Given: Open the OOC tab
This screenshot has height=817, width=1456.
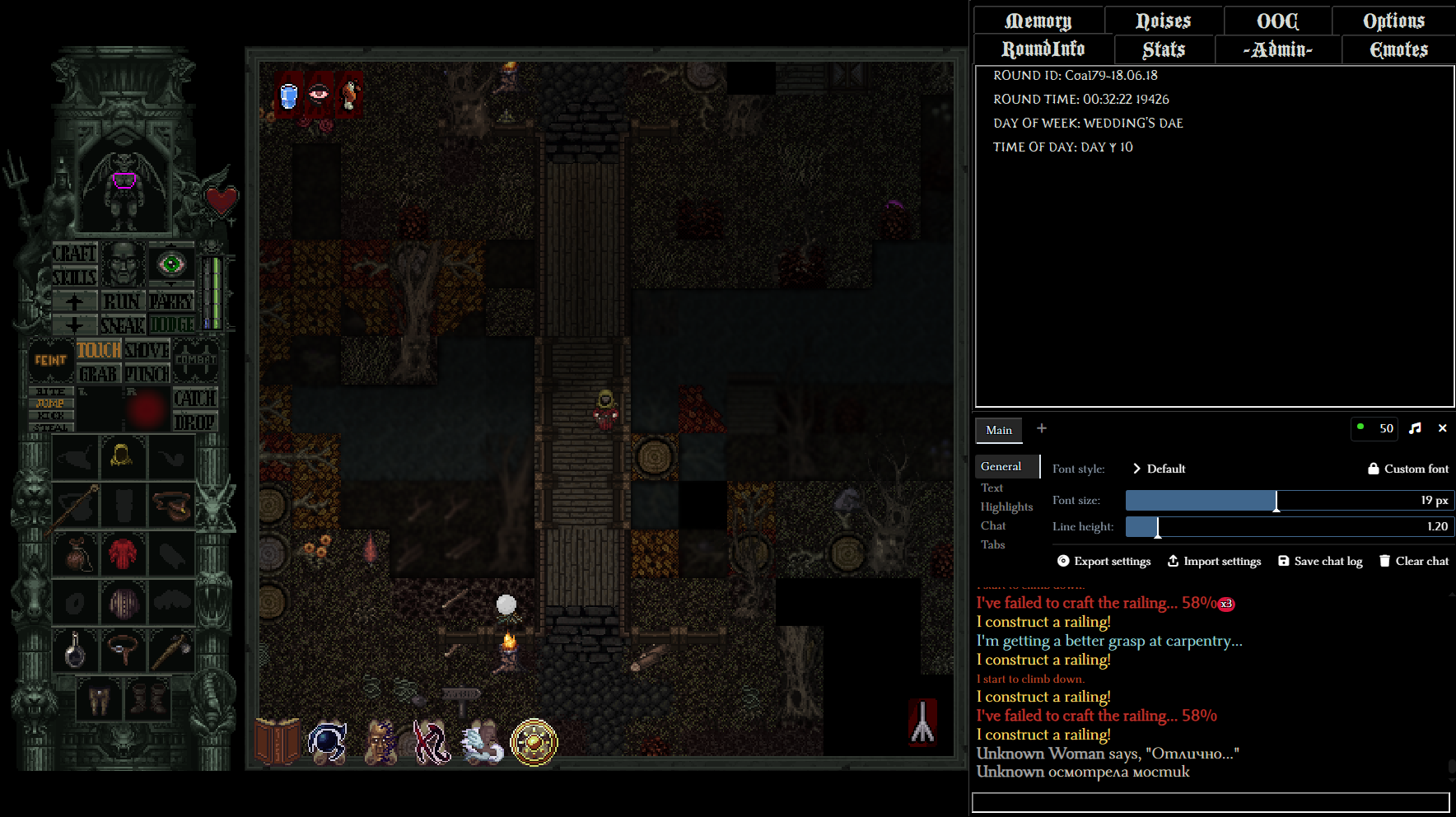Looking at the screenshot, I should point(1277,21).
